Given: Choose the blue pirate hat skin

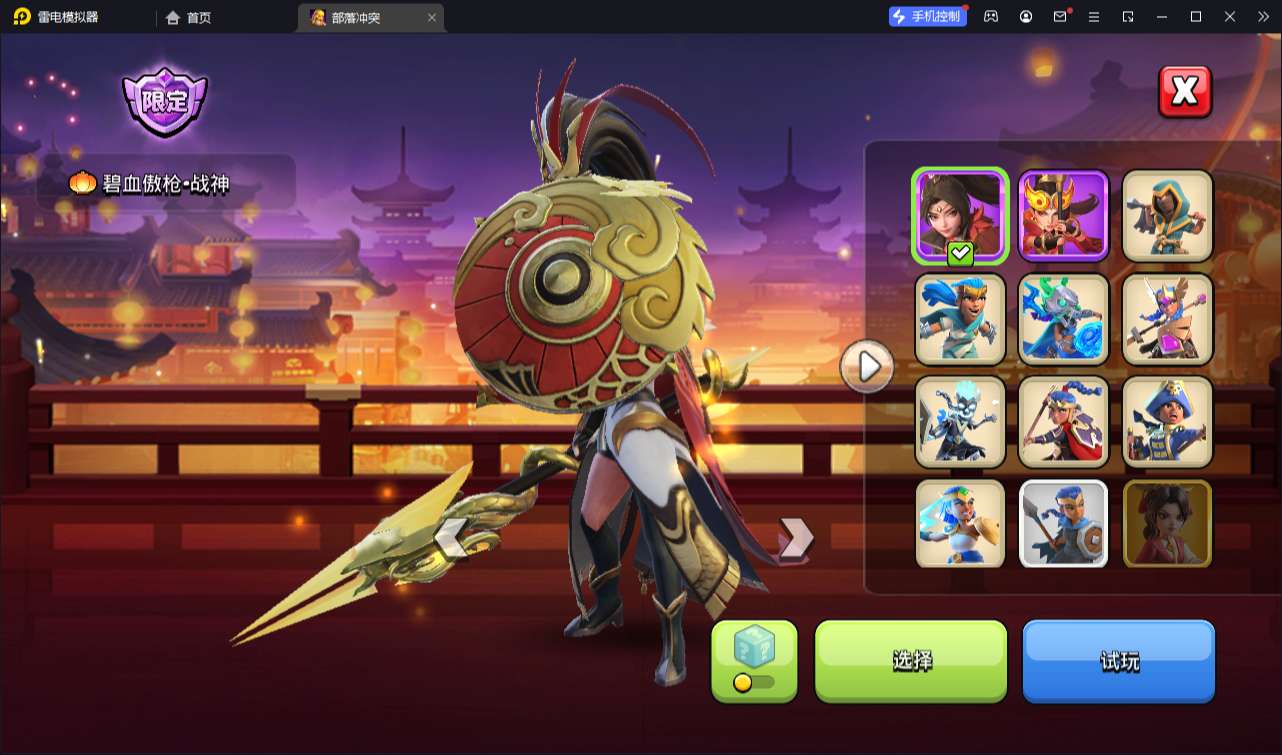Looking at the screenshot, I should coord(1167,421).
